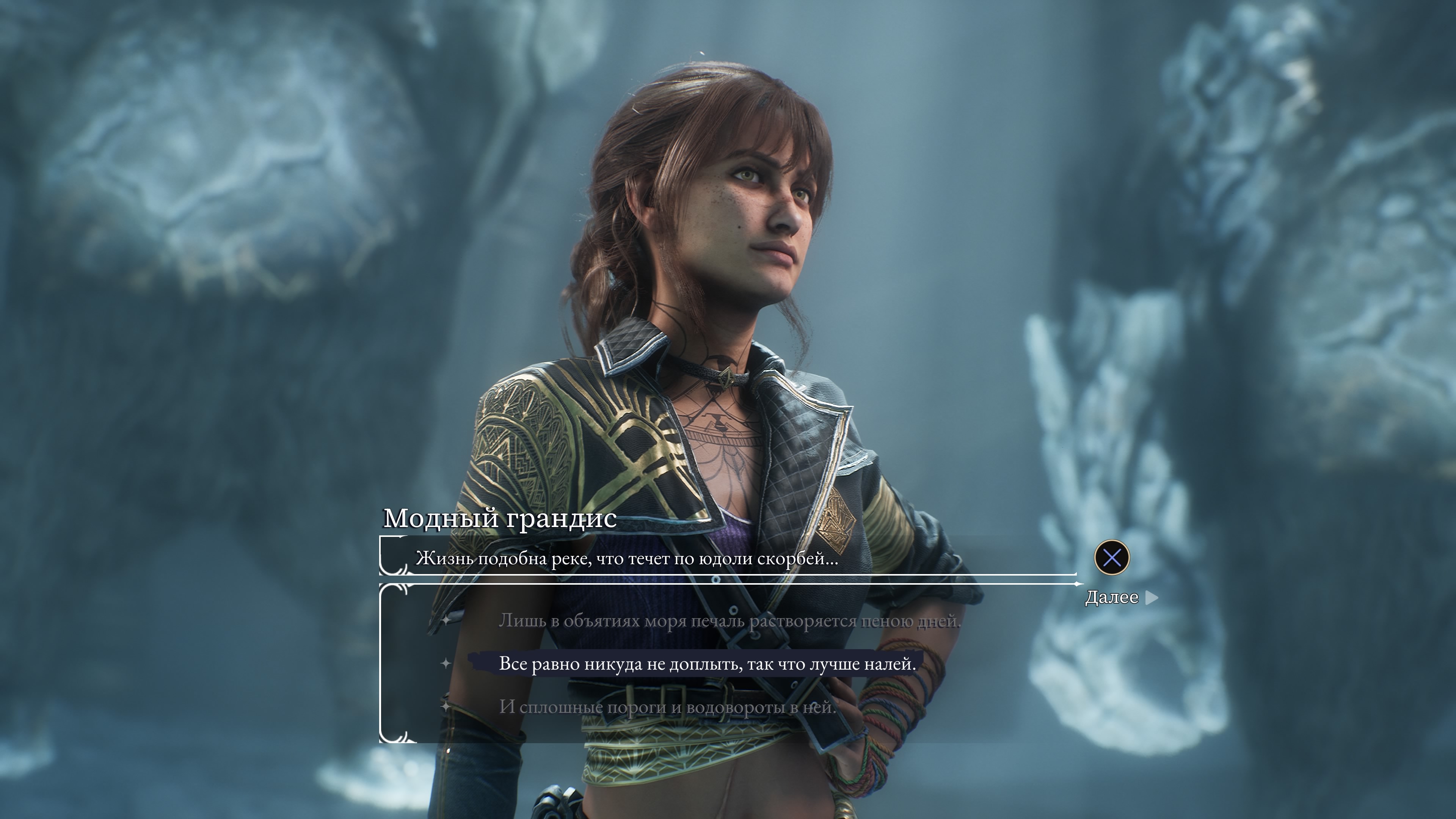Image resolution: width=1456 pixels, height=819 pixels.
Task: Choose reply about the sea's embrace dissolving sorrow
Action: (729, 621)
